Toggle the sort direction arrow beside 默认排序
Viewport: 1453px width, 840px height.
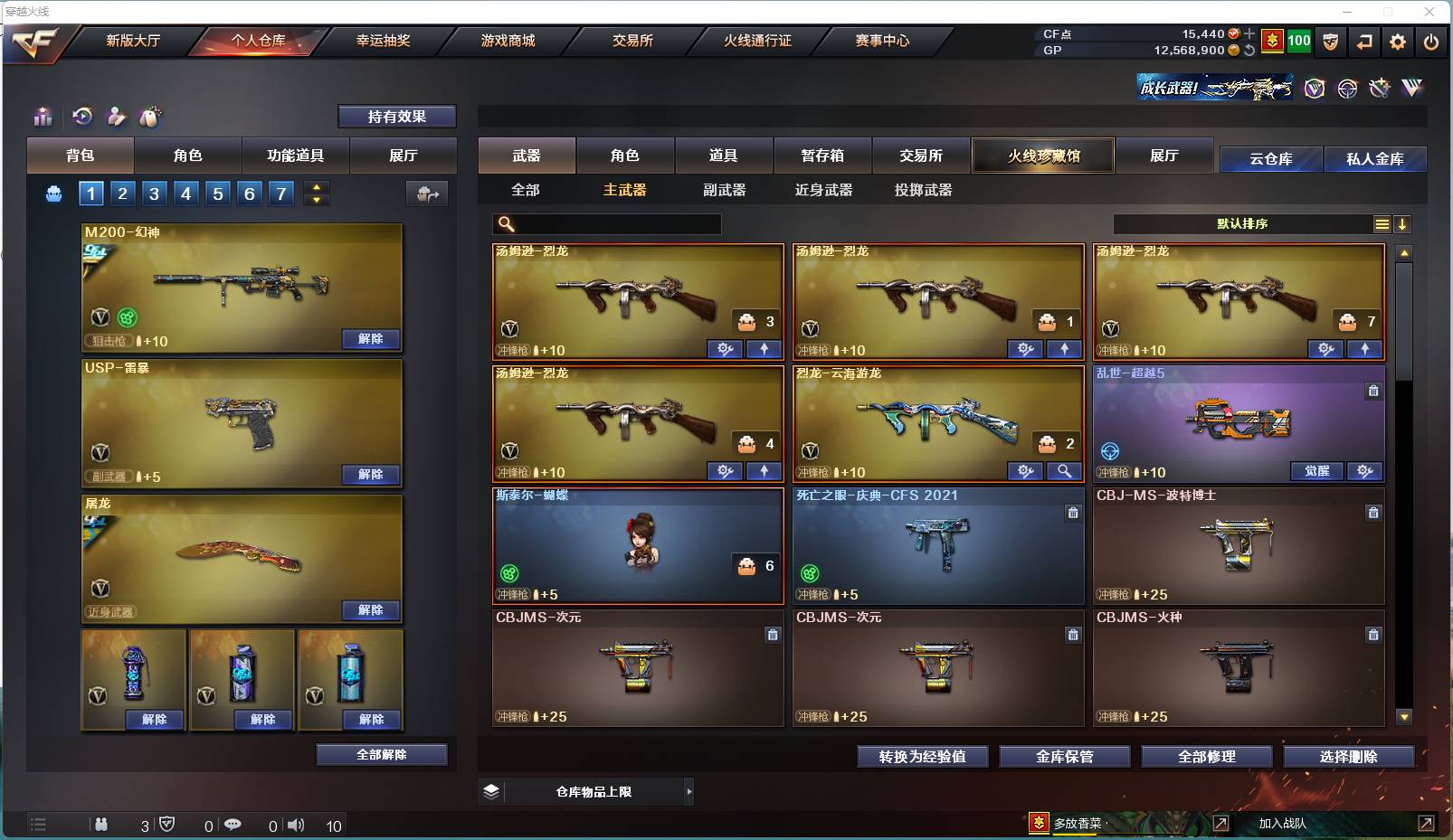coord(1403,222)
